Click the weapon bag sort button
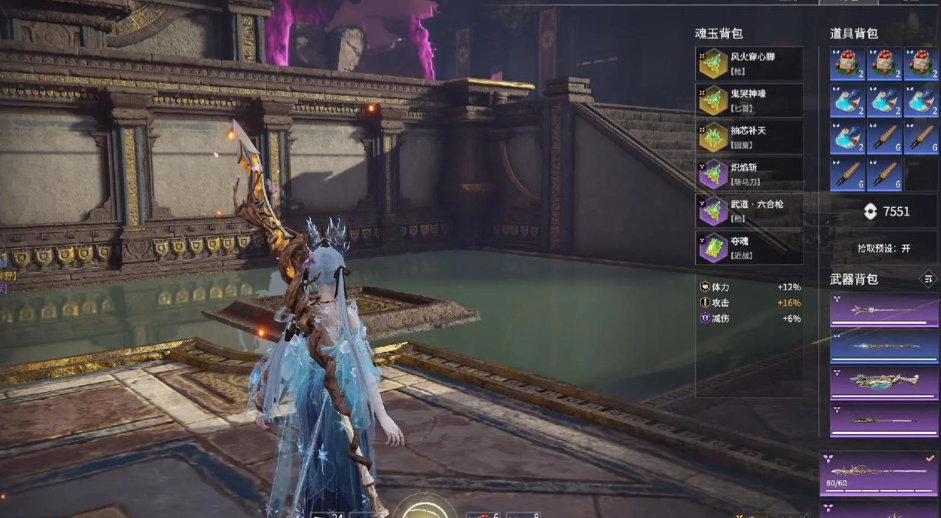The image size is (941, 518). click(928, 279)
